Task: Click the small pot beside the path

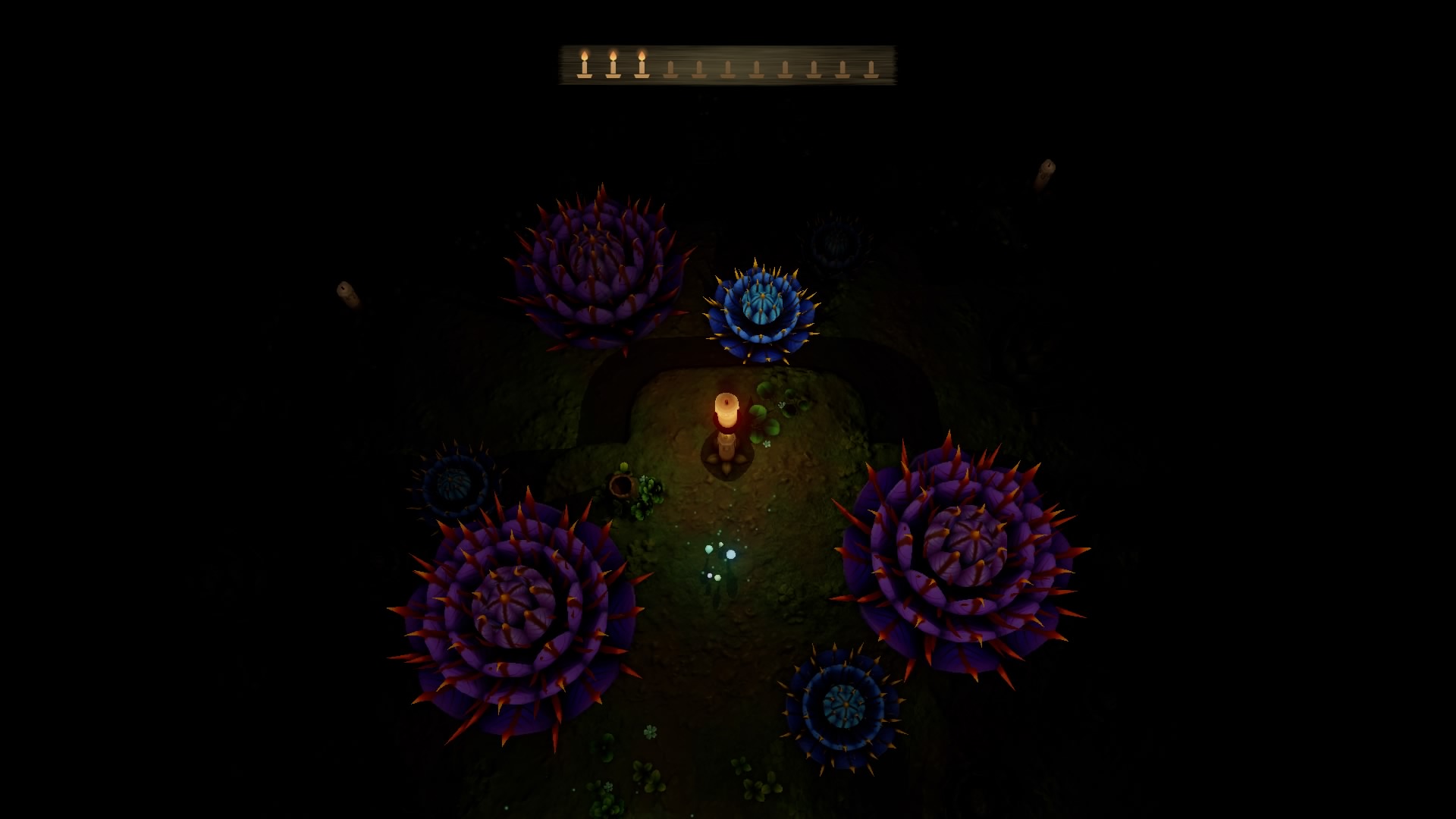Action: pyautogui.click(x=620, y=485)
